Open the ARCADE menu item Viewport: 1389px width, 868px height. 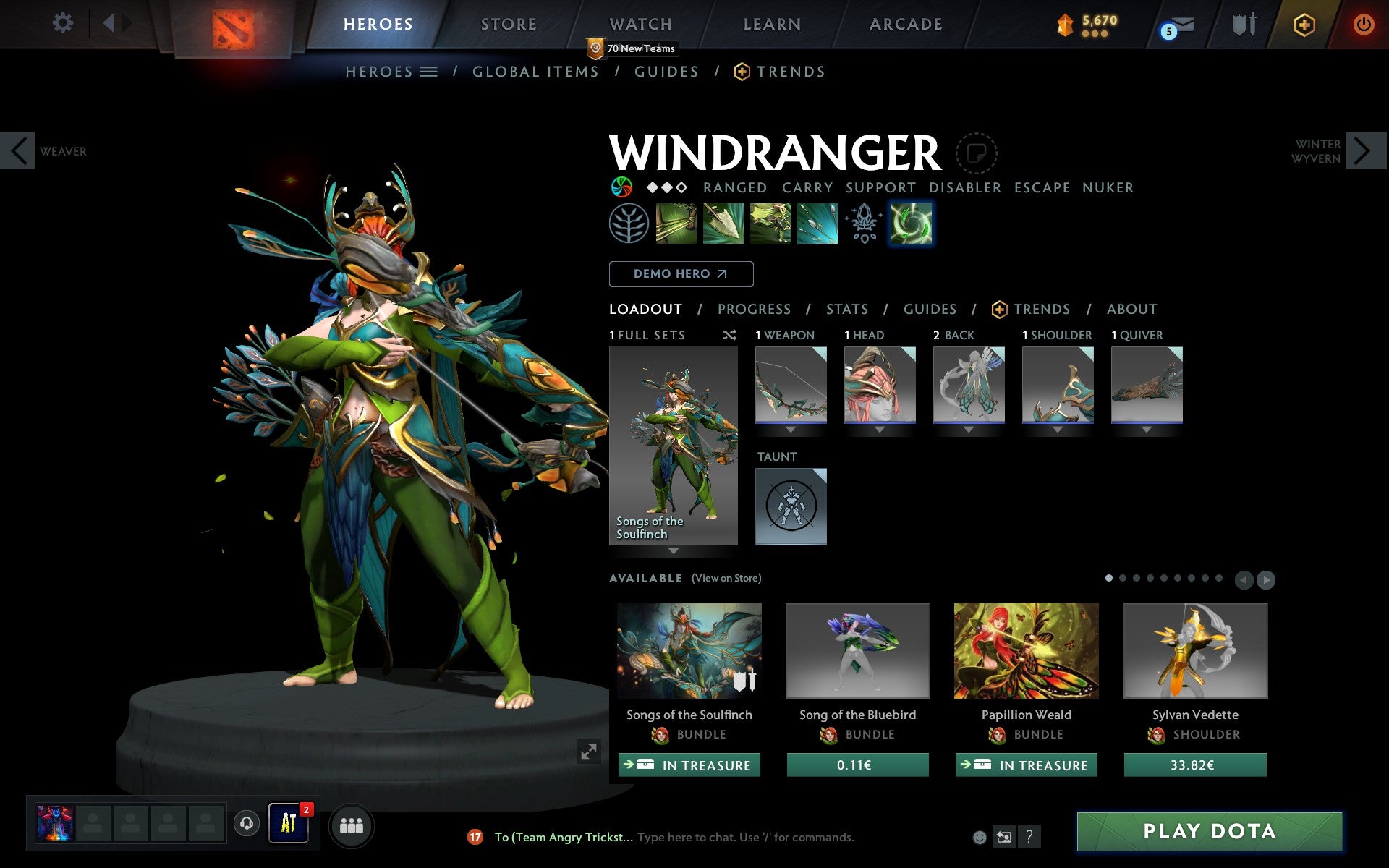905,24
